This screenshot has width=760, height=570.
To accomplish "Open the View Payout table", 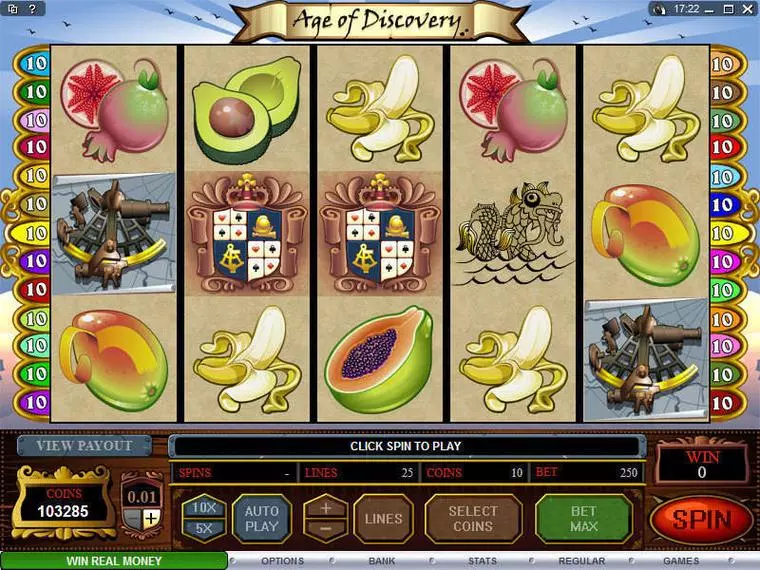I will click(x=85, y=446).
